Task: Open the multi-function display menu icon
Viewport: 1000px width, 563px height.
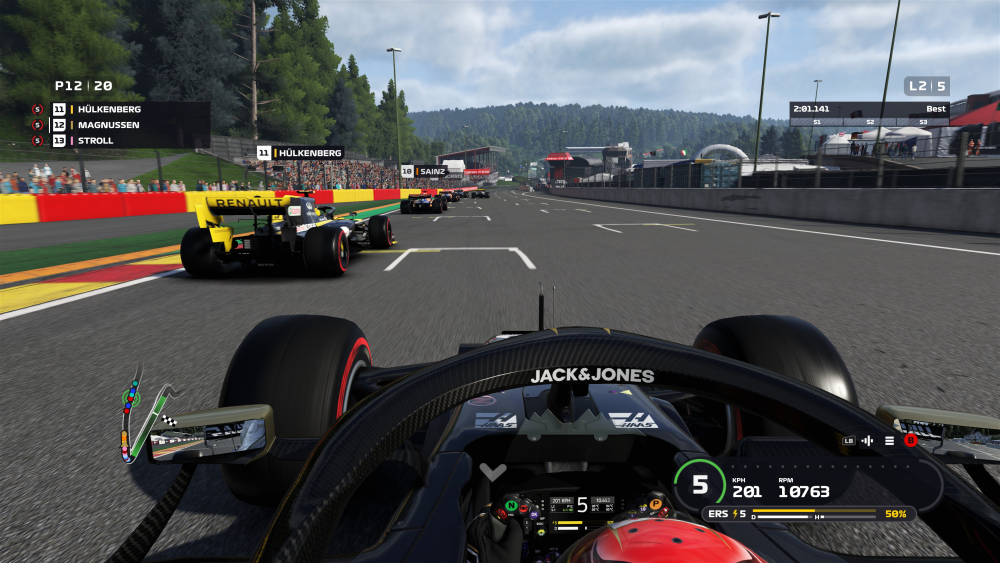Action: pyautogui.click(x=889, y=440)
